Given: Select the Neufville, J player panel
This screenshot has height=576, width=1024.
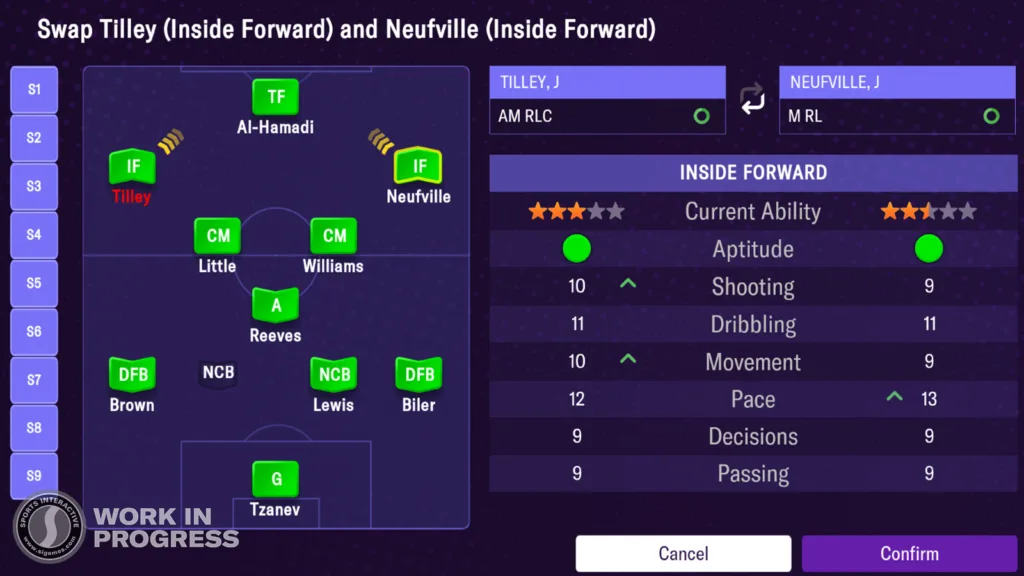Looking at the screenshot, I should (897, 100).
